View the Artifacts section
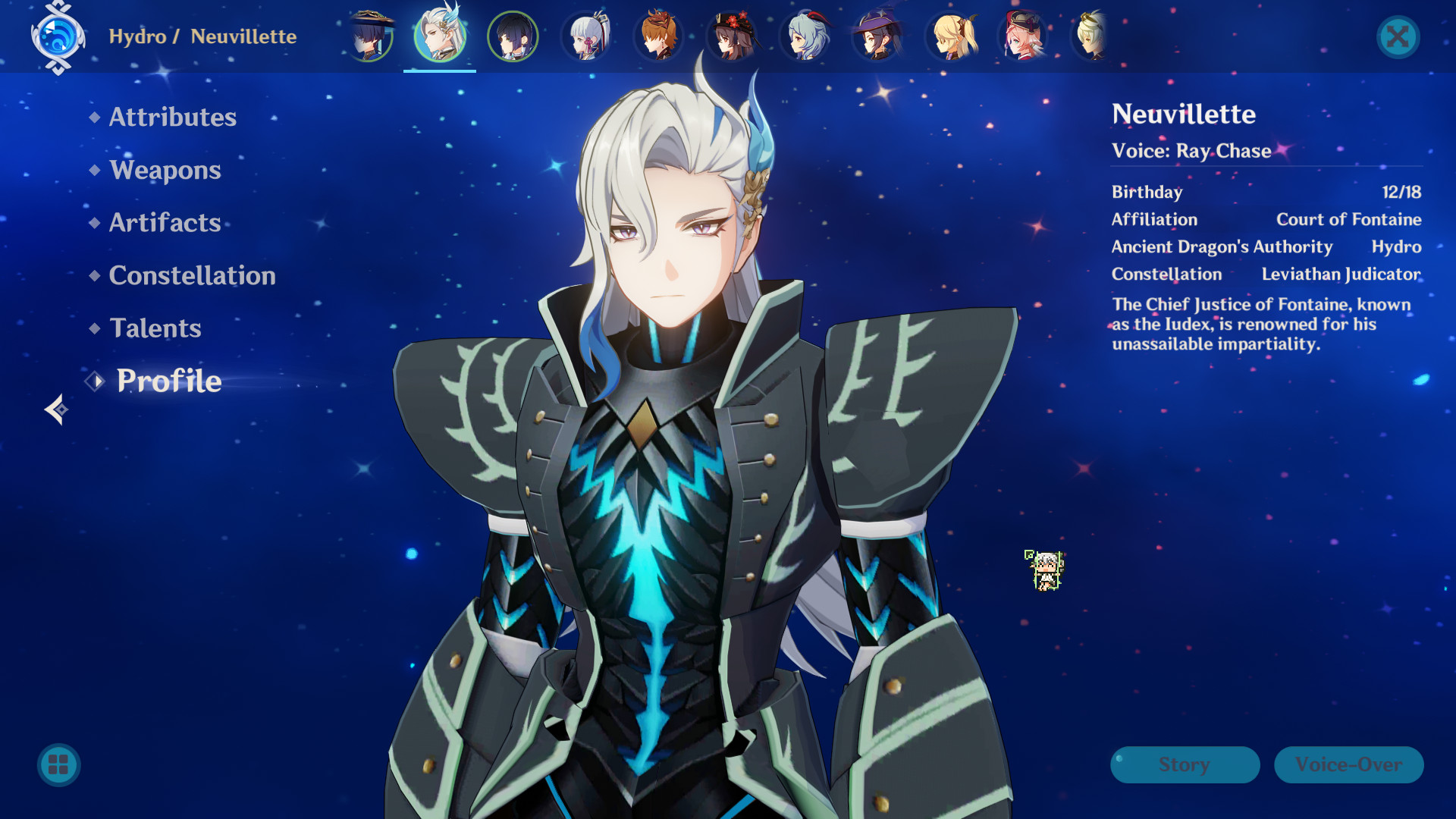 164,222
